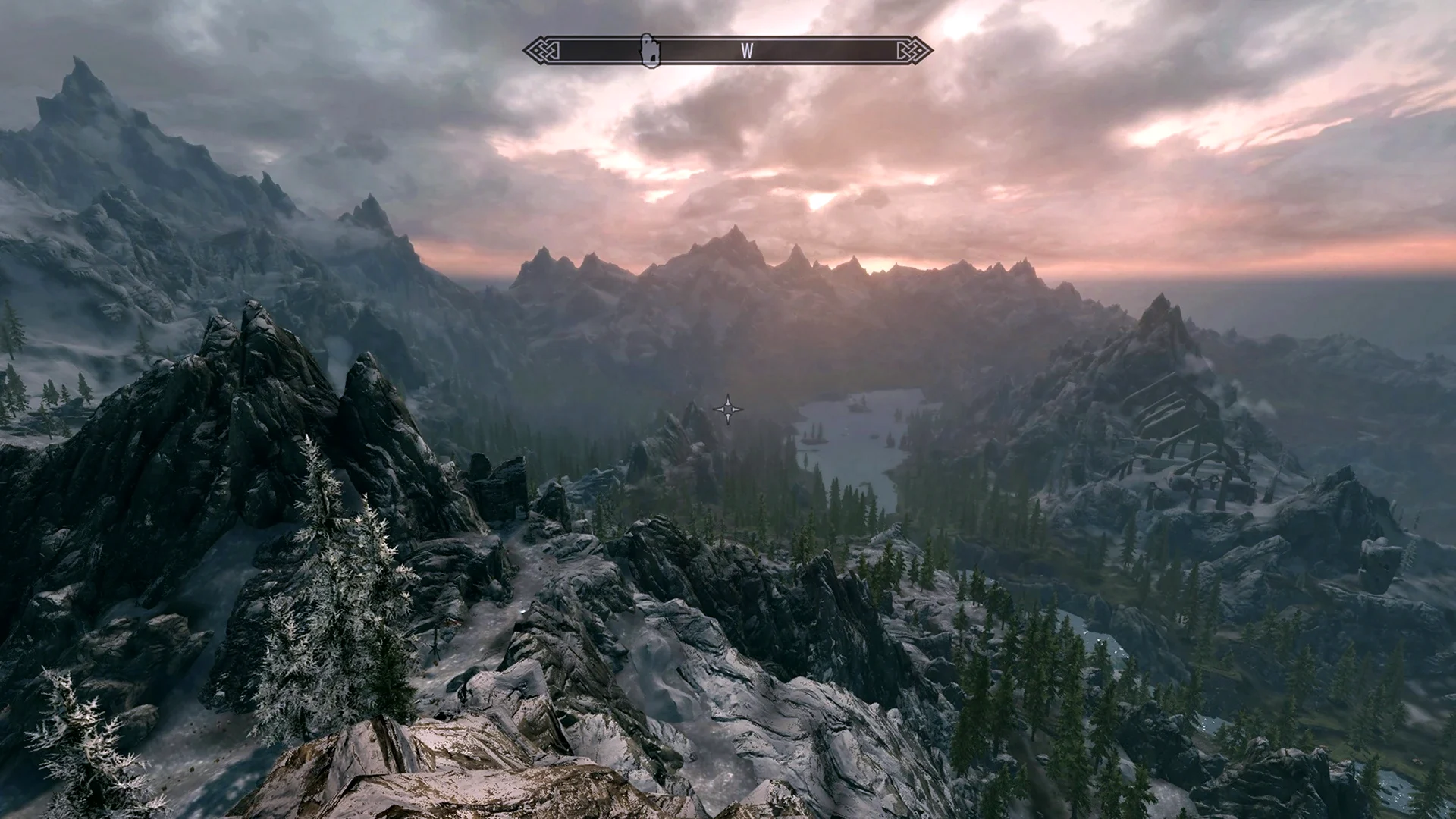
Task: Click the W direction letter on the compass bar
Action: 747,51
